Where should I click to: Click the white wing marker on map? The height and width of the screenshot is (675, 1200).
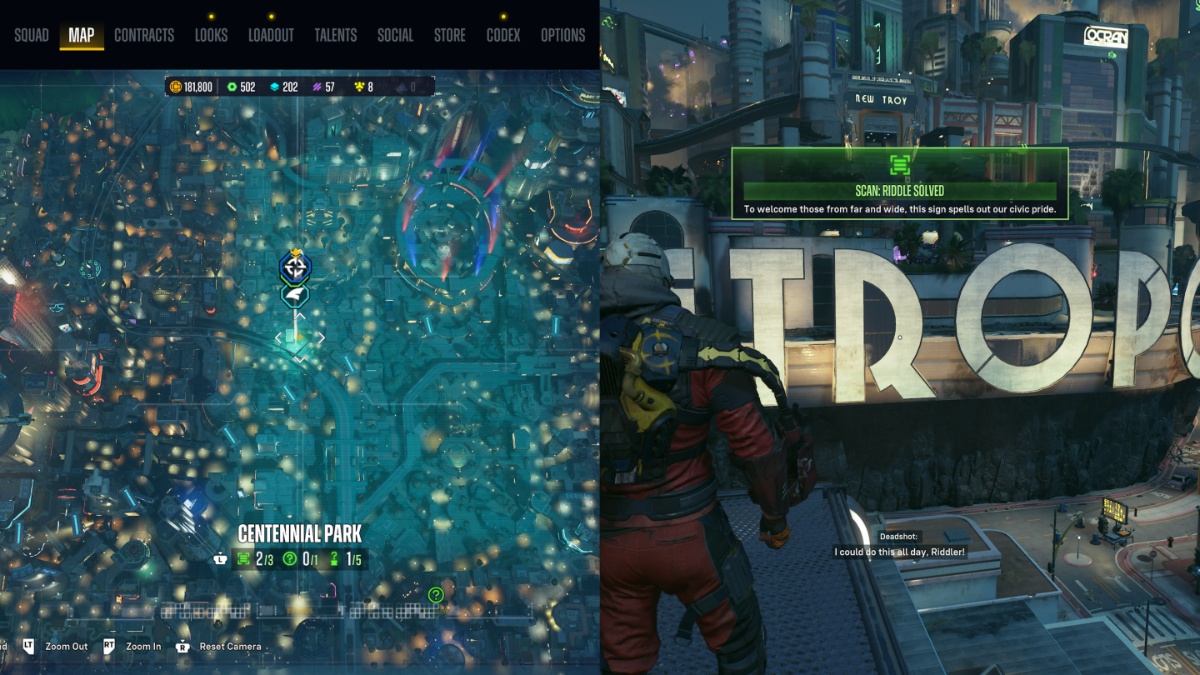295,295
